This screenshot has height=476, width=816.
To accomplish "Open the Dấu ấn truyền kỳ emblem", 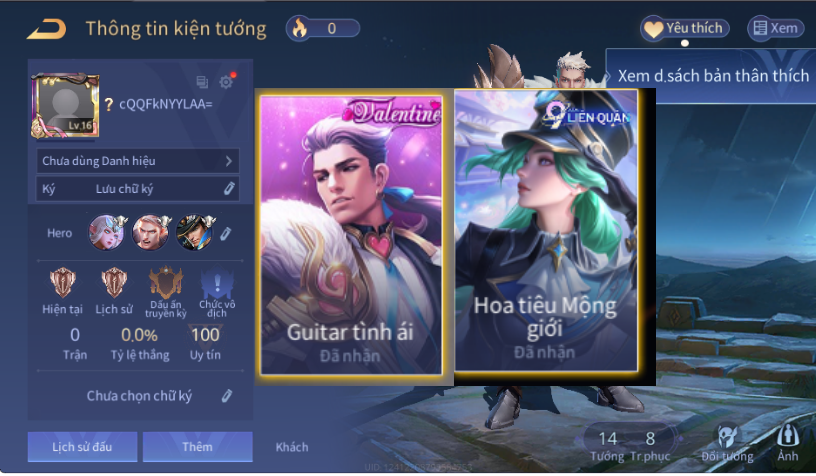I will (166, 287).
